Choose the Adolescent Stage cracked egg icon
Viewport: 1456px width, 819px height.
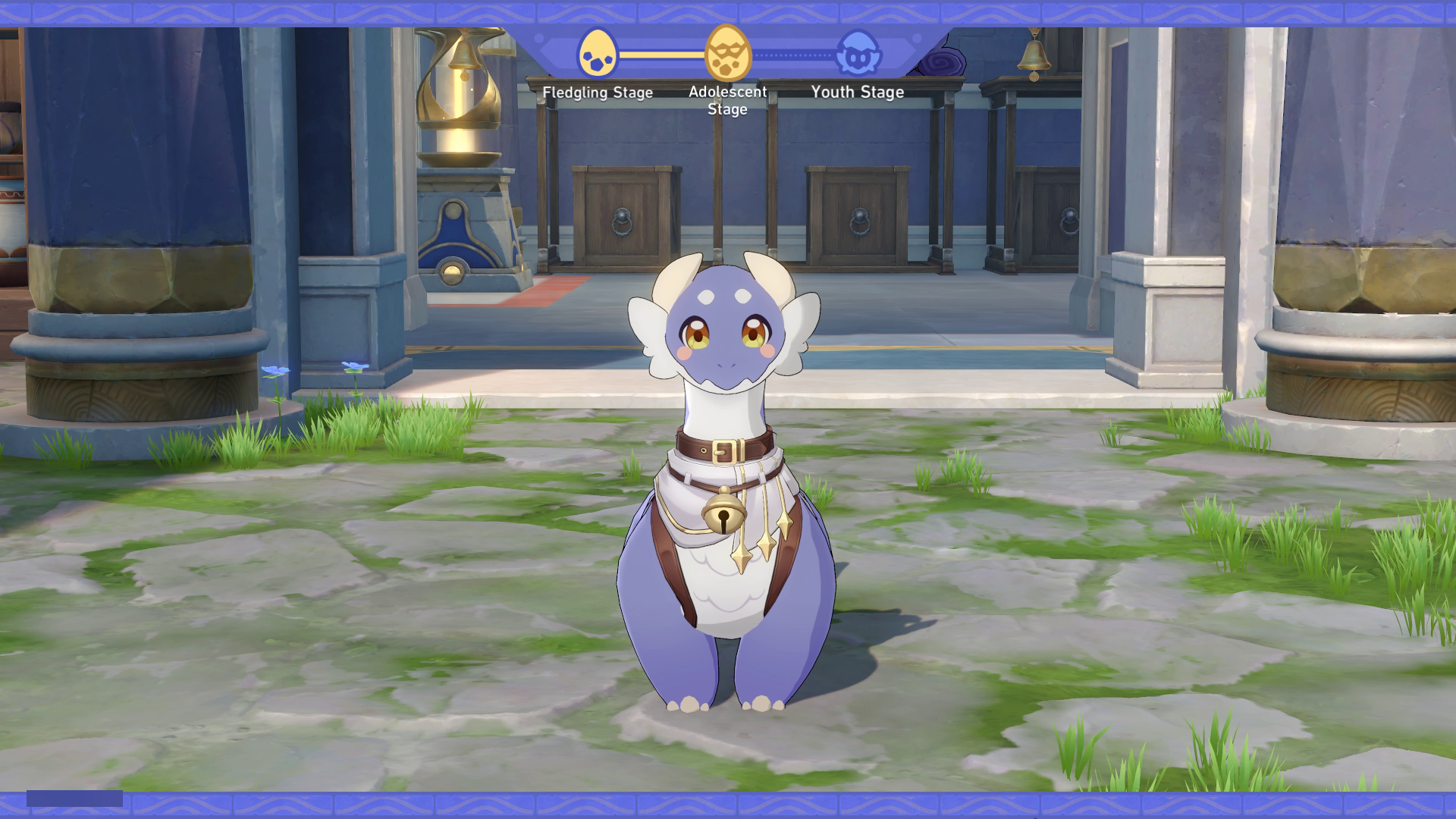coord(727,53)
